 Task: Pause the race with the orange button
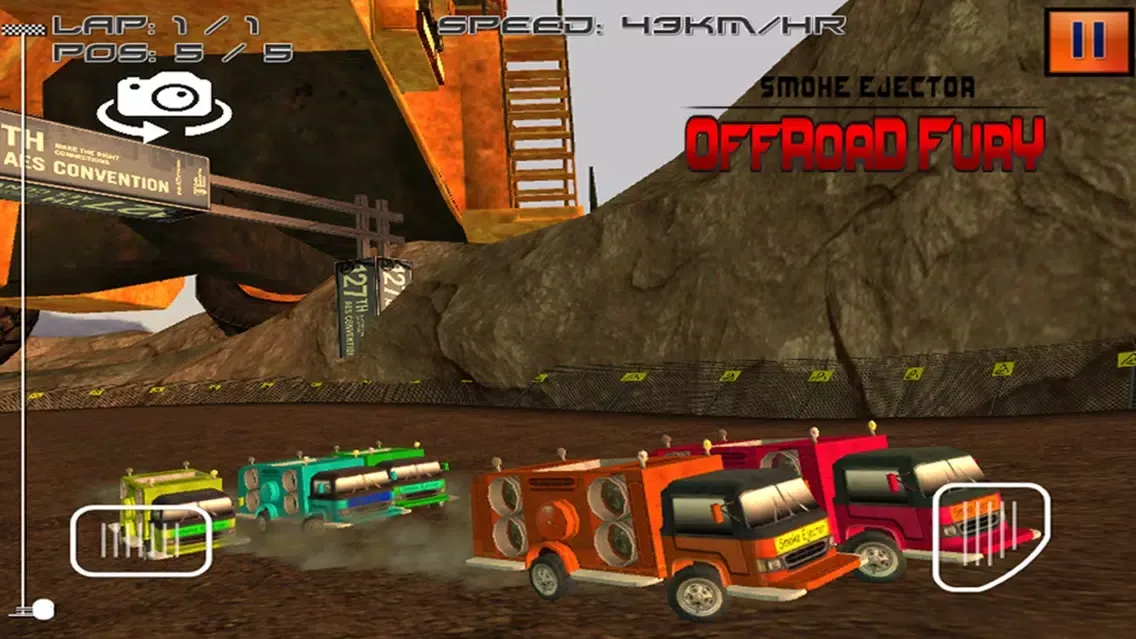point(1087,41)
